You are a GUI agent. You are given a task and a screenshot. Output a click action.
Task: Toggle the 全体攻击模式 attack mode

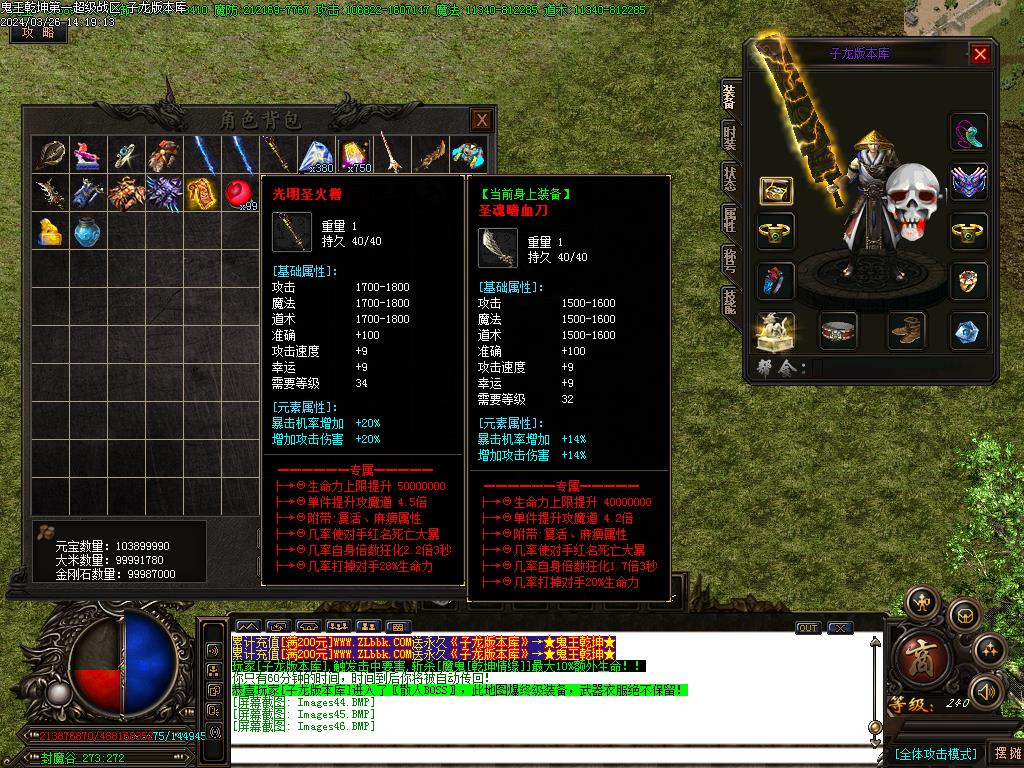[935, 753]
